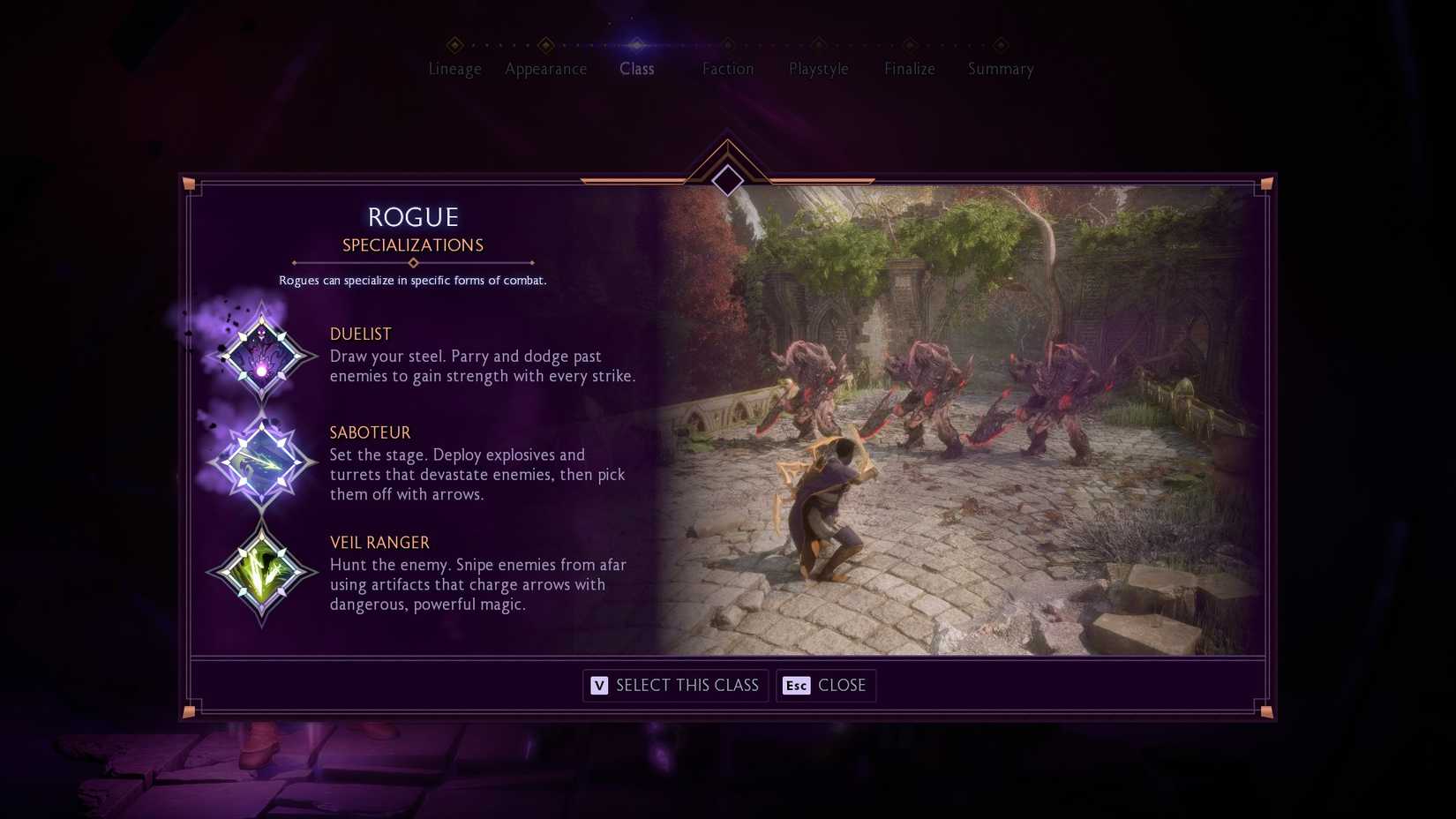Click the diamond icon above Summary tab
Screen dimensions: 1456x819
(1000, 43)
